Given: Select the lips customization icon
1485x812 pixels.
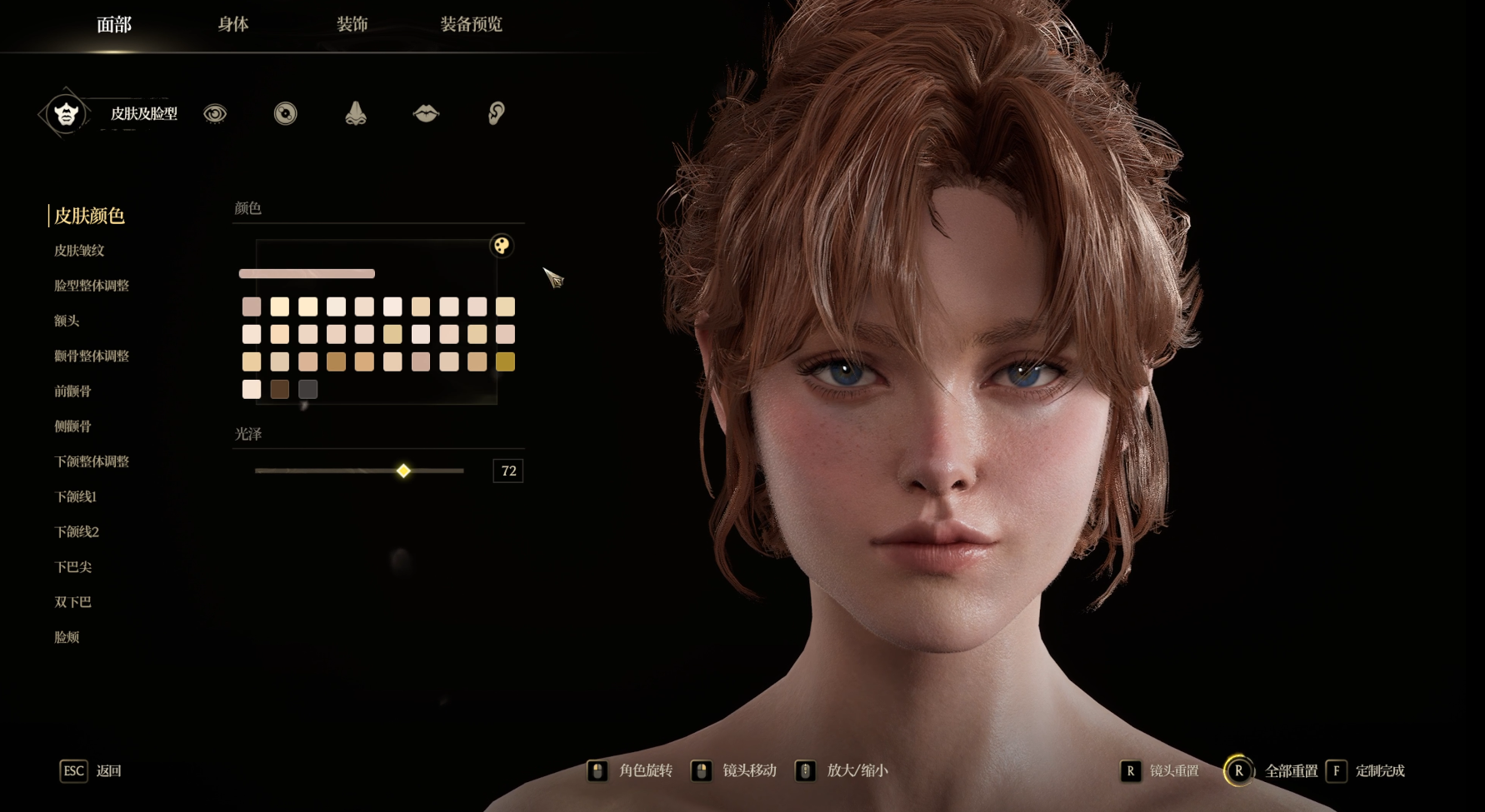Looking at the screenshot, I should (426, 113).
